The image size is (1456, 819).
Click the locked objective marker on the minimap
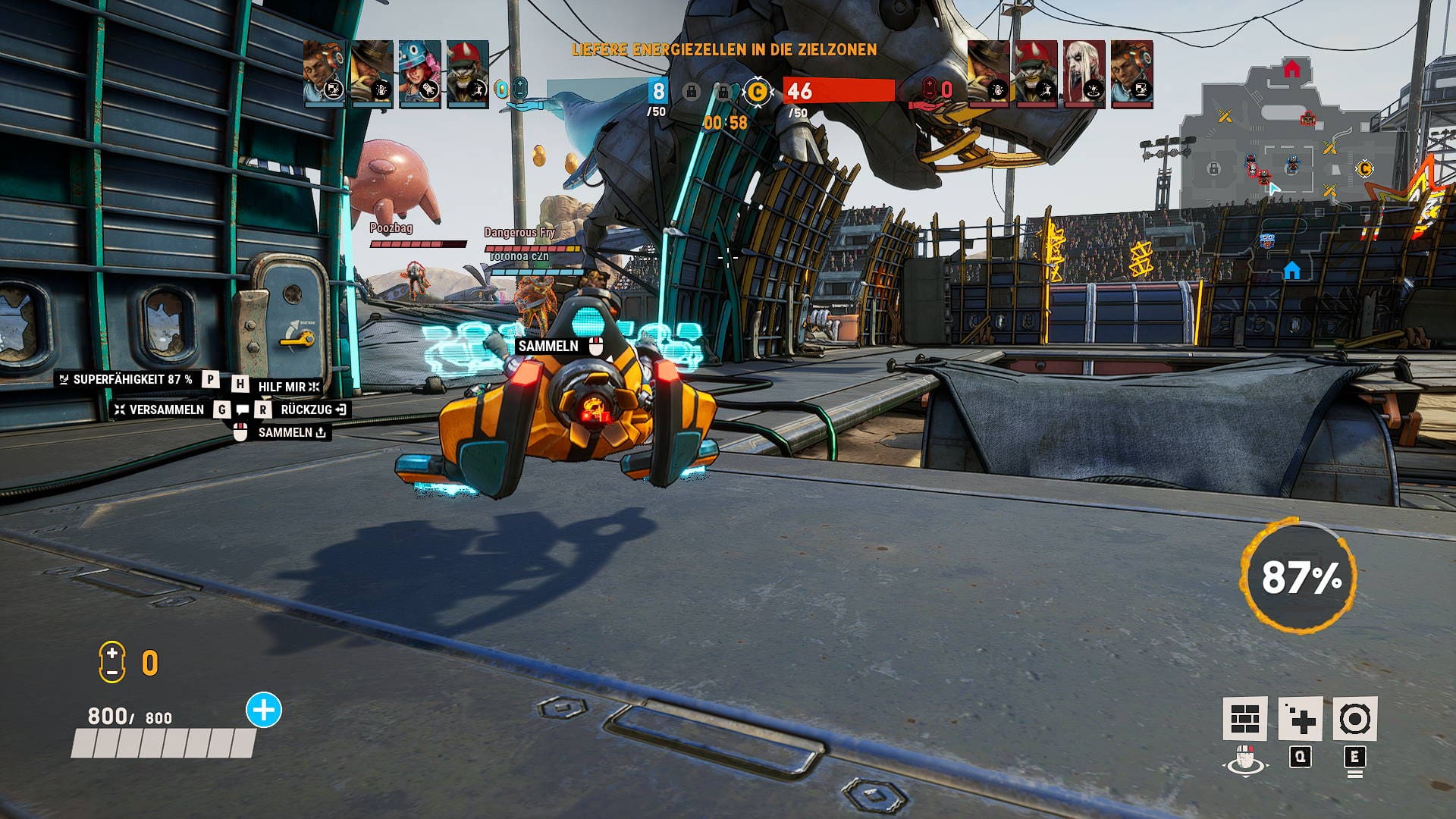tap(1213, 168)
